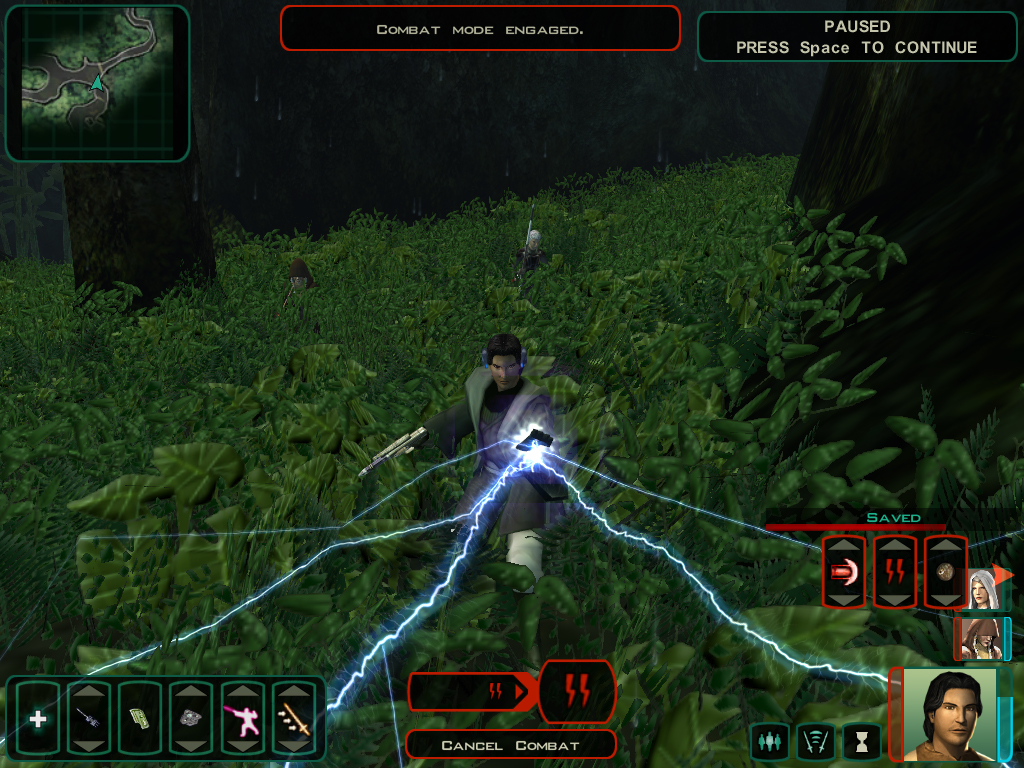1024x768 pixels.
Task: Click the queued lightning action icon
Action: click(x=577, y=691)
